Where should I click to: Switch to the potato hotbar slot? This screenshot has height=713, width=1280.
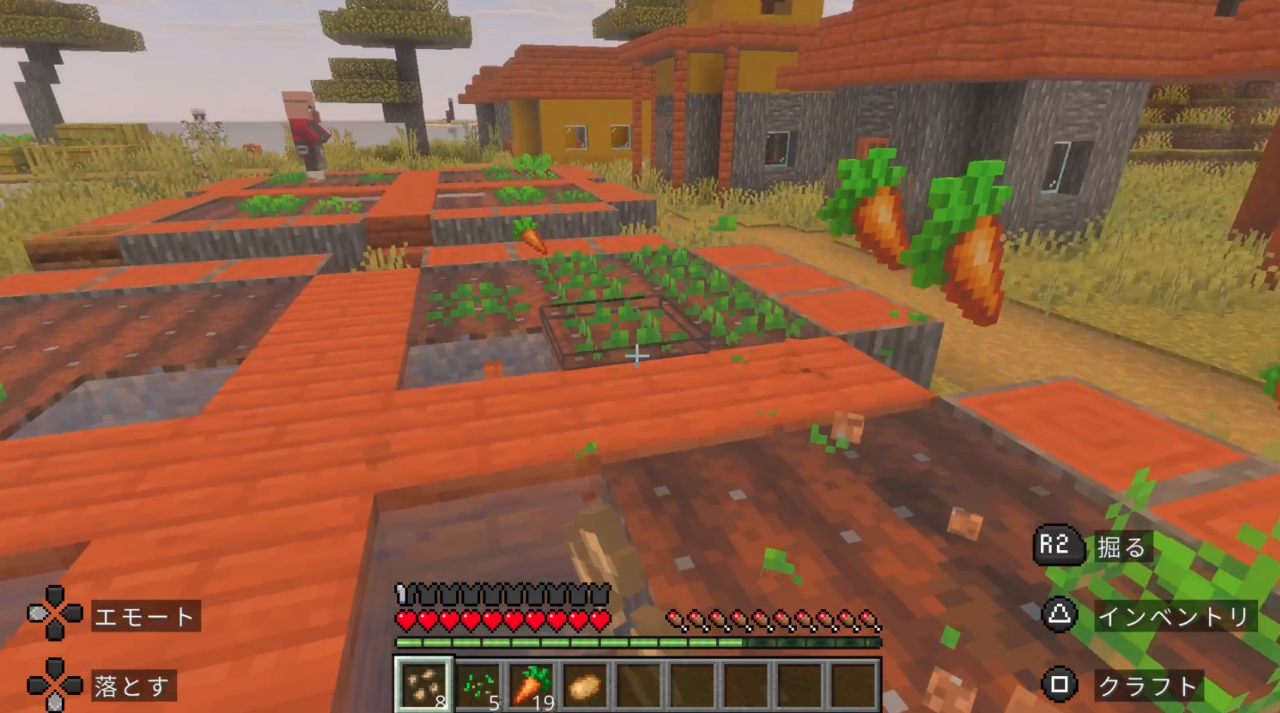[586, 685]
